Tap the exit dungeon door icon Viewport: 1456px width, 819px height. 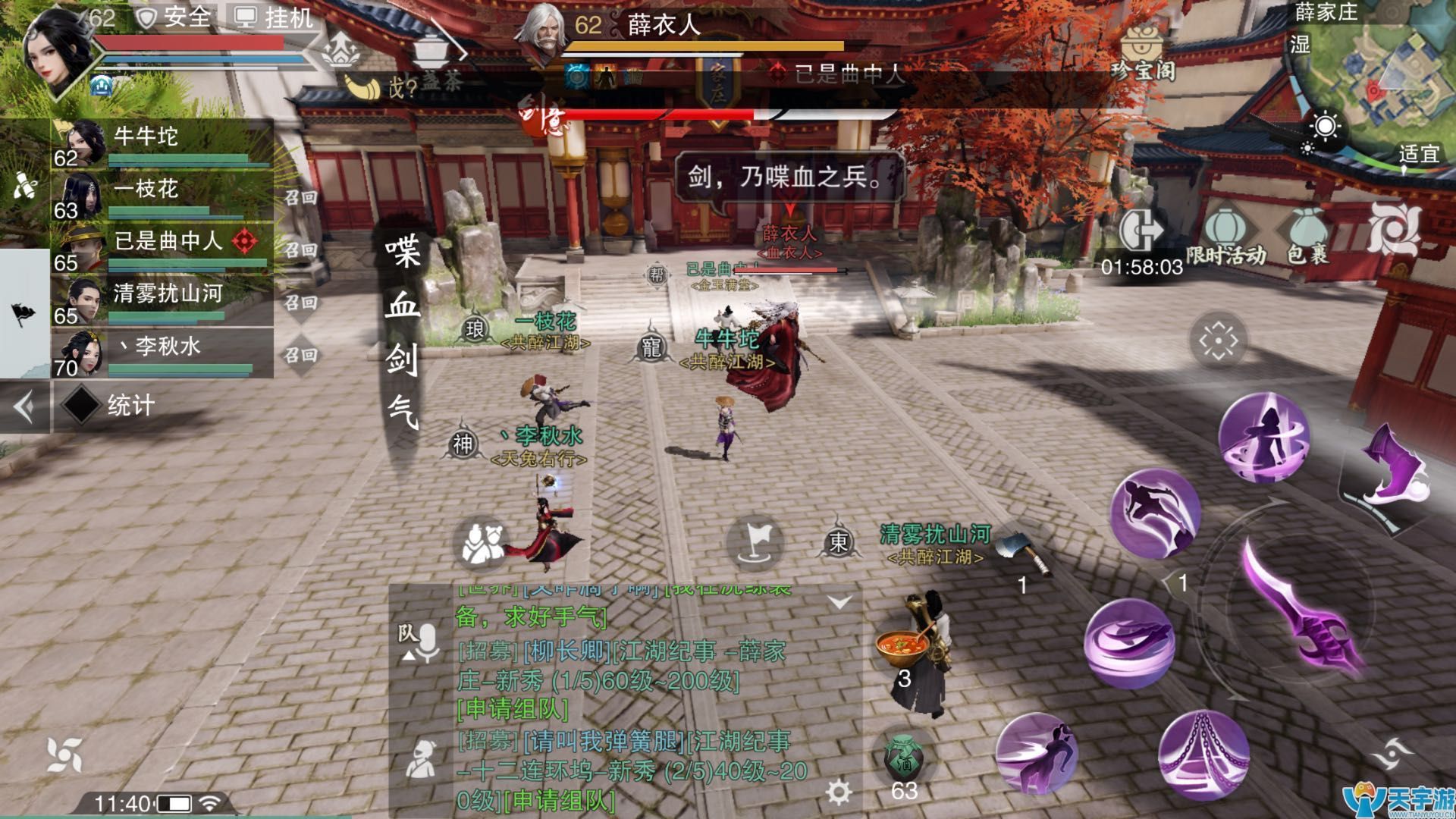[x=1142, y=230]
